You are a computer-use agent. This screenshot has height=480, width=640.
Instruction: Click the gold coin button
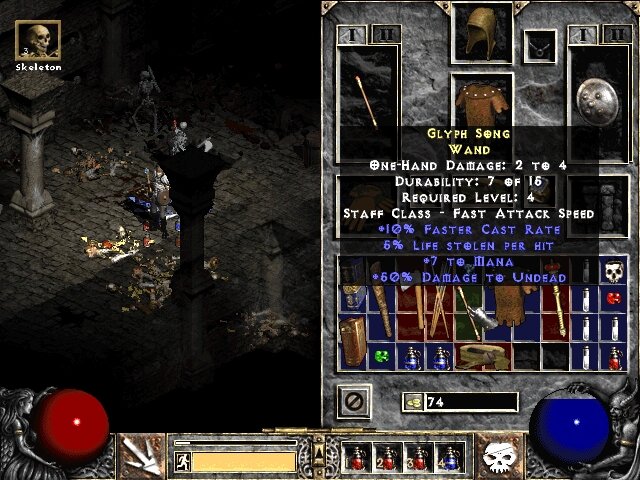[412, 402]
